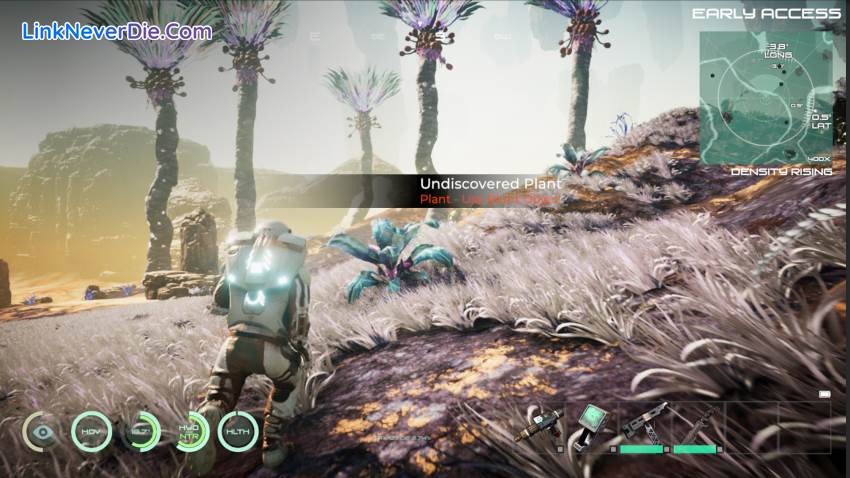Click the eye visibility gauge icon
The width and height of the screenshot is (850, 478).
43,432
